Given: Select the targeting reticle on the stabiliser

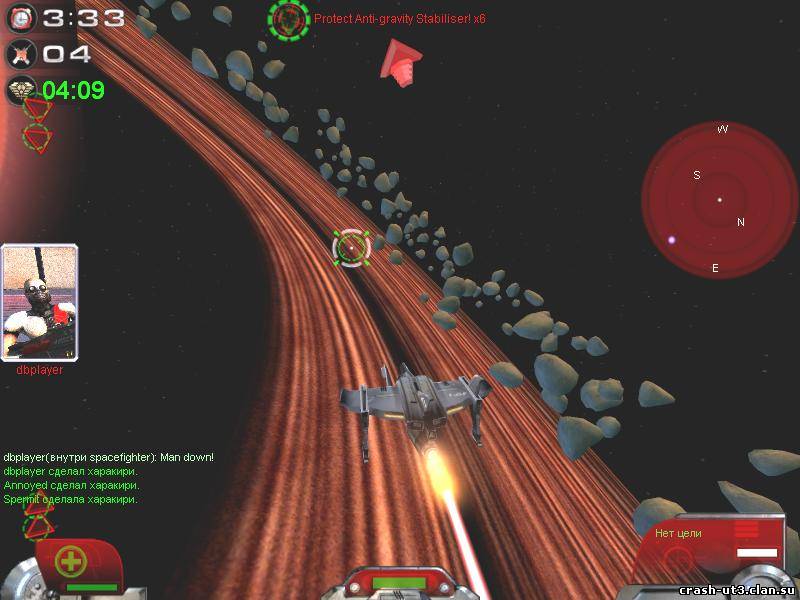Looking at the screenshot, I should 352,247.
